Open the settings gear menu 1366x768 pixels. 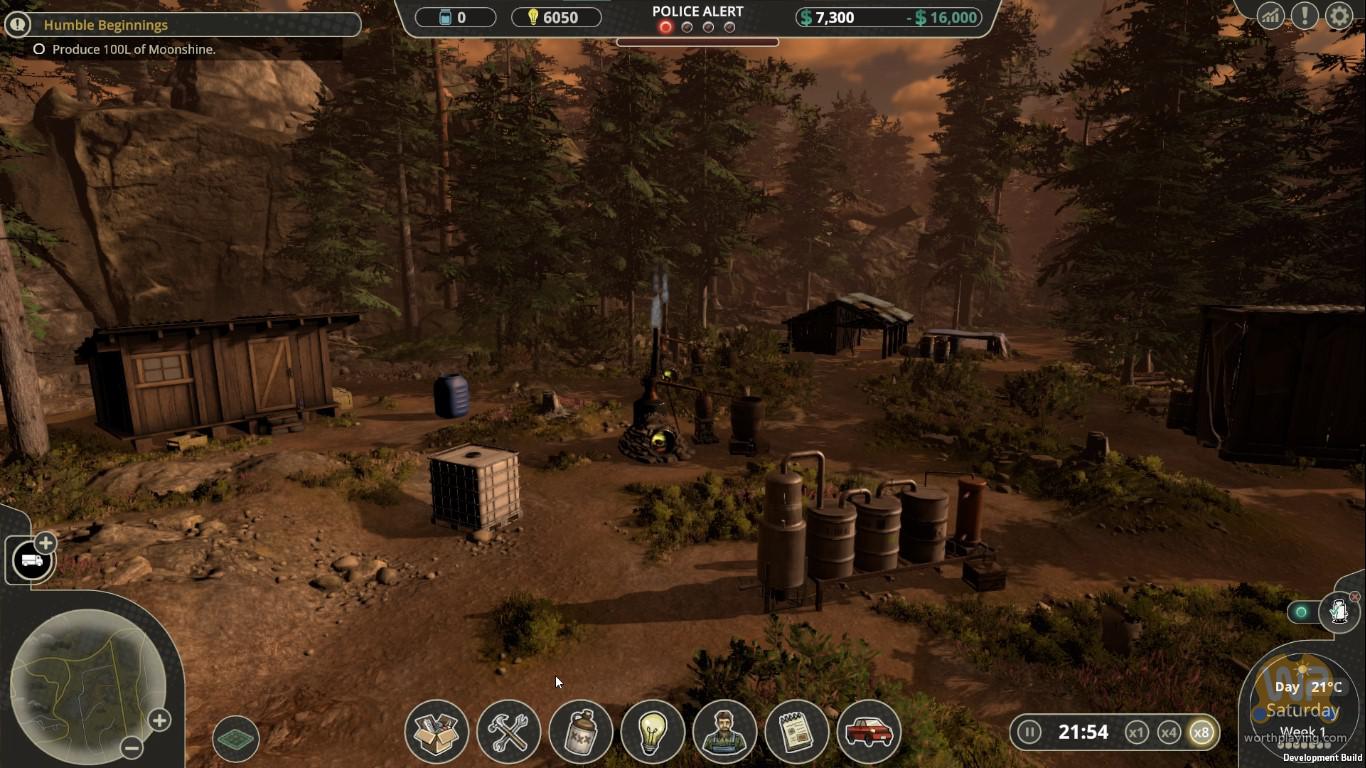(1339, 16)
